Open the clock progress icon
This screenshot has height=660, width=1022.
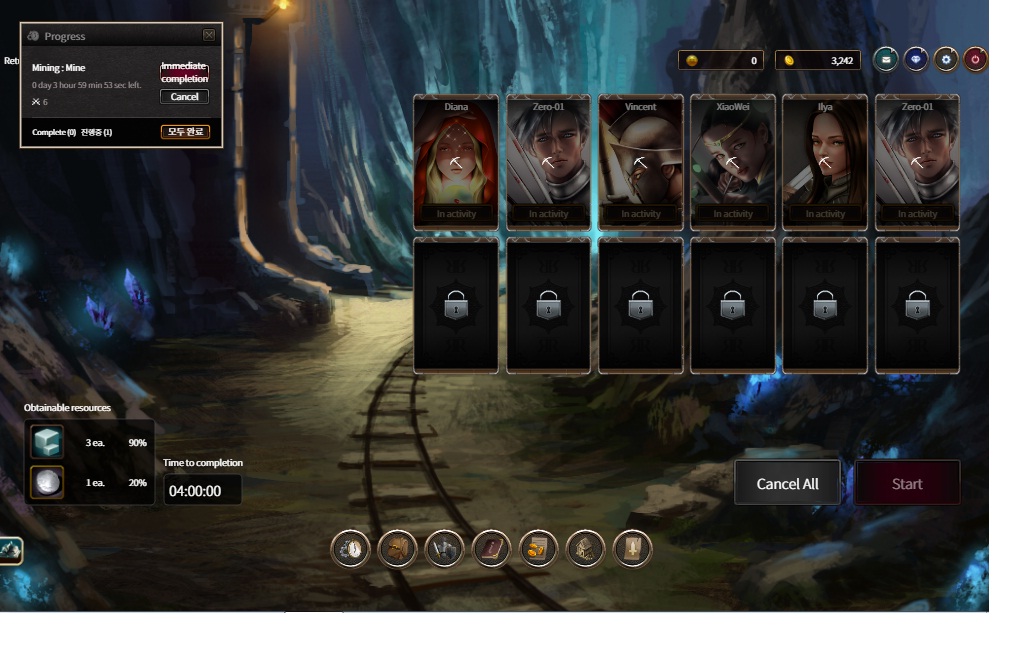tap(351, 549)
